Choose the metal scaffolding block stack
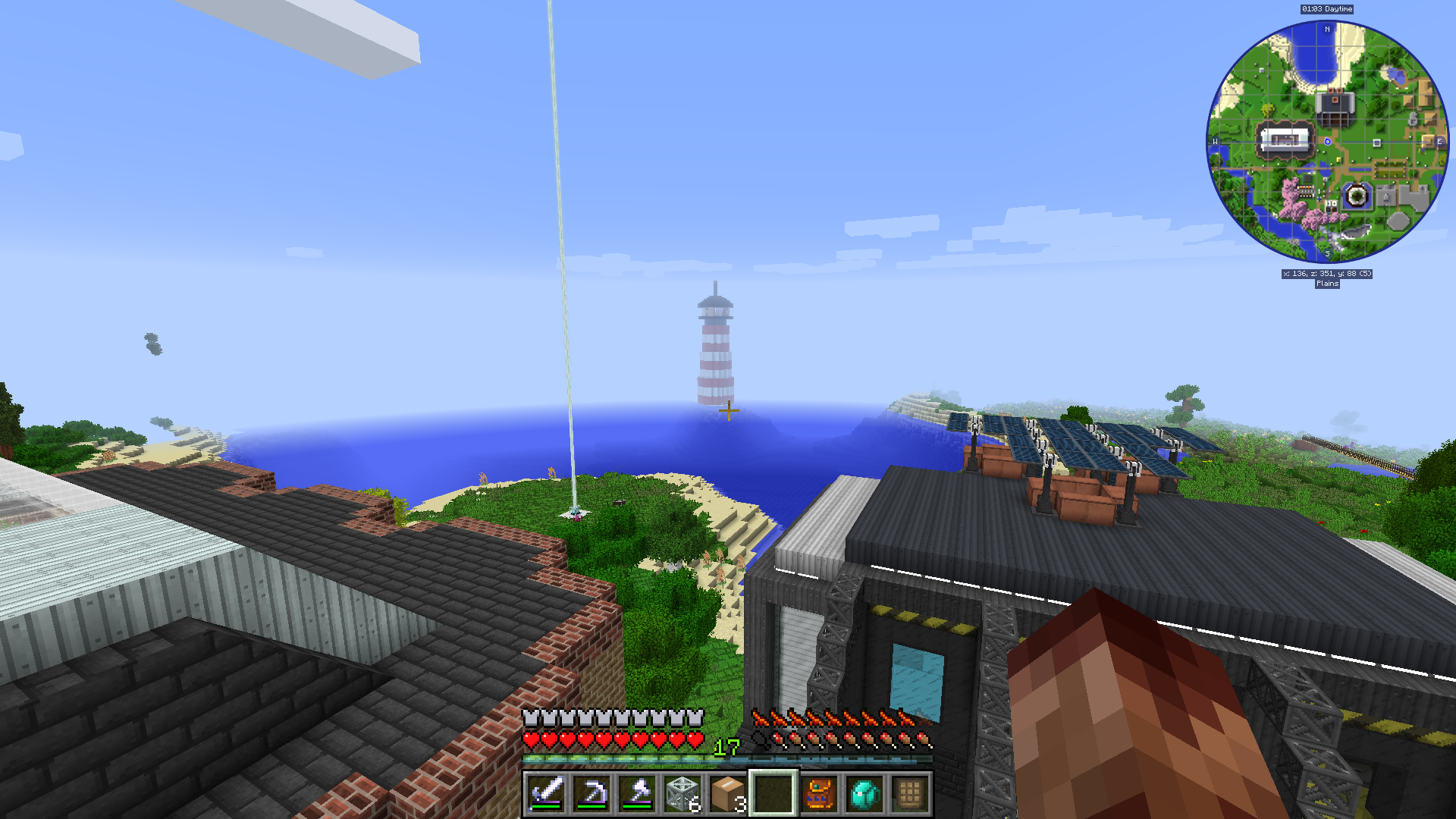The height and width of the screenshot is (819, 1456). coord(682,793)
